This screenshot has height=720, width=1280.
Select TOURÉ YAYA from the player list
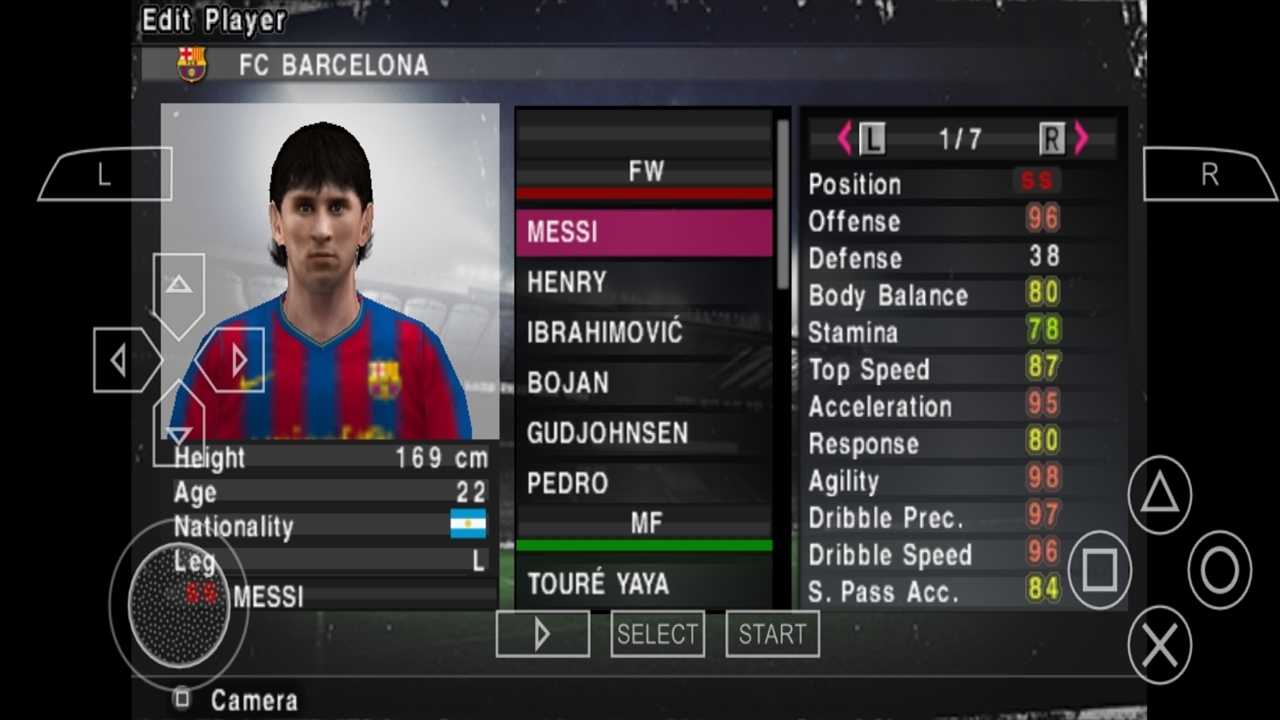600,584
